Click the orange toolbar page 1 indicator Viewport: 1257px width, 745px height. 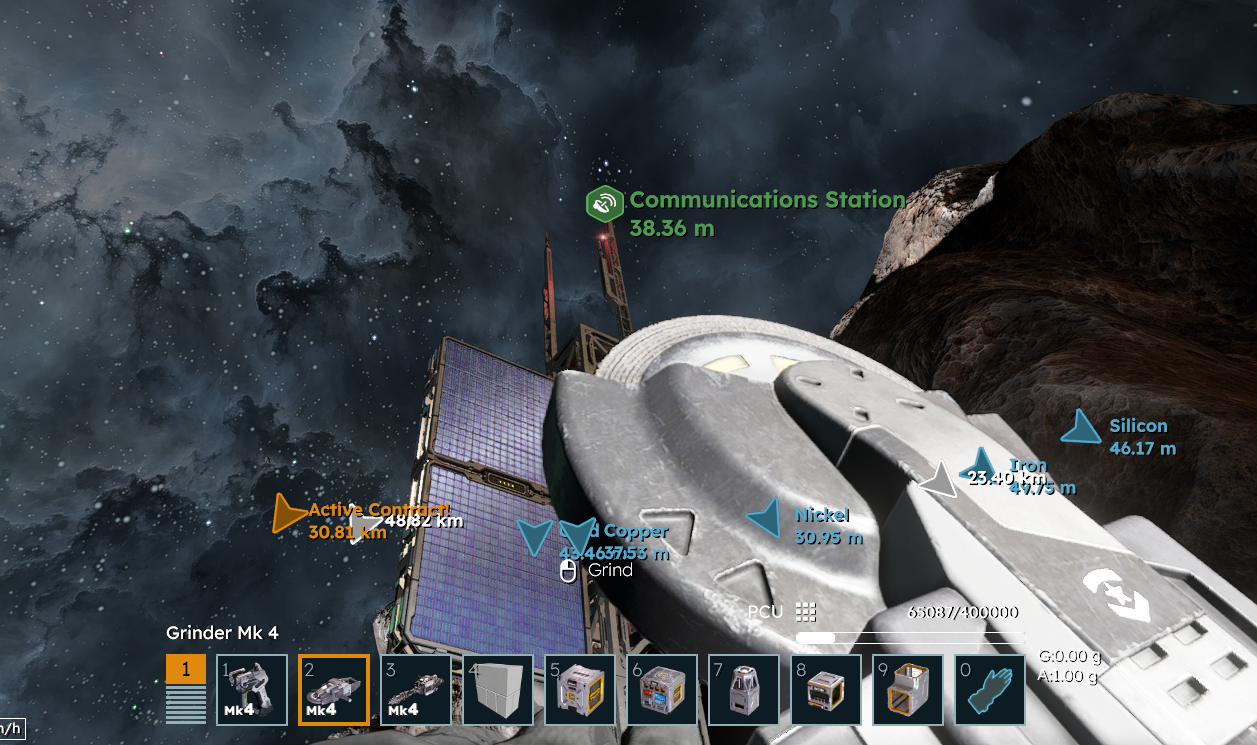186,669
